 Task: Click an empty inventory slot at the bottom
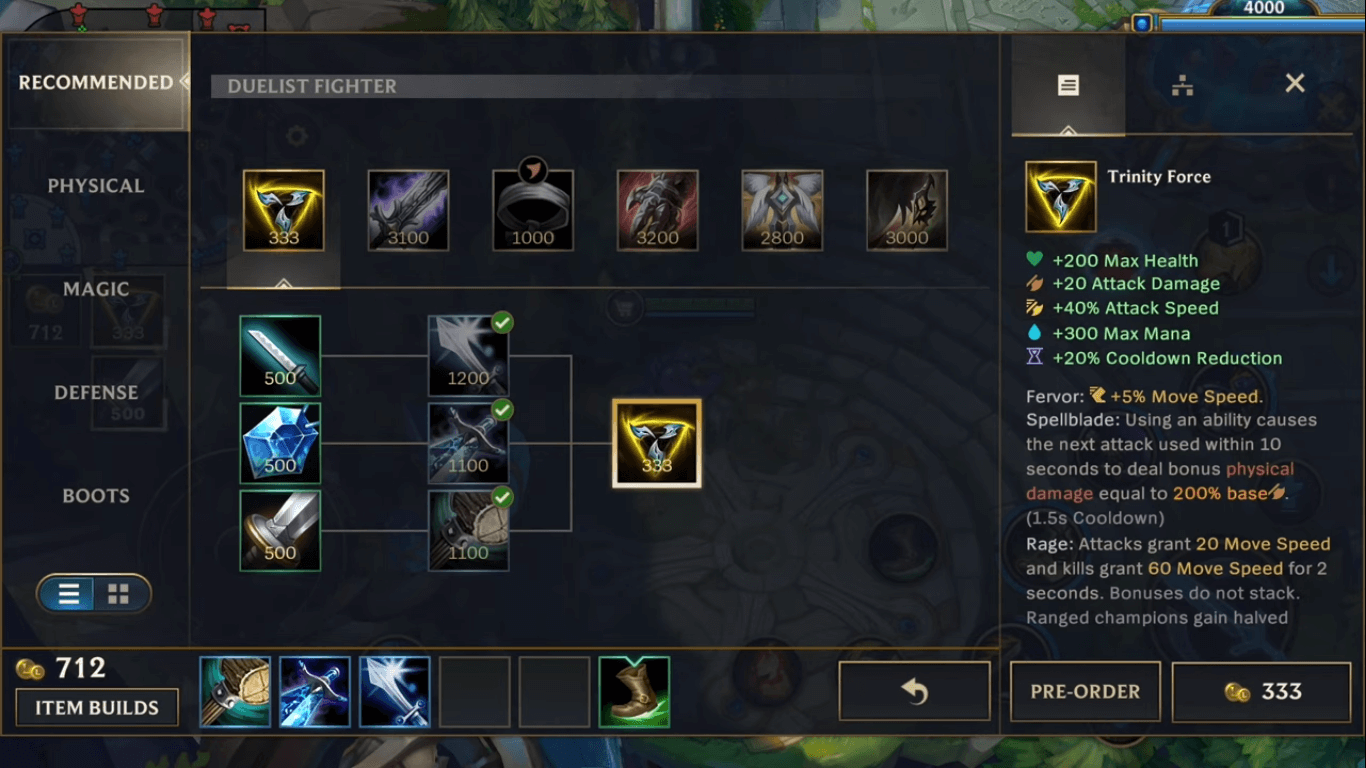474,691
